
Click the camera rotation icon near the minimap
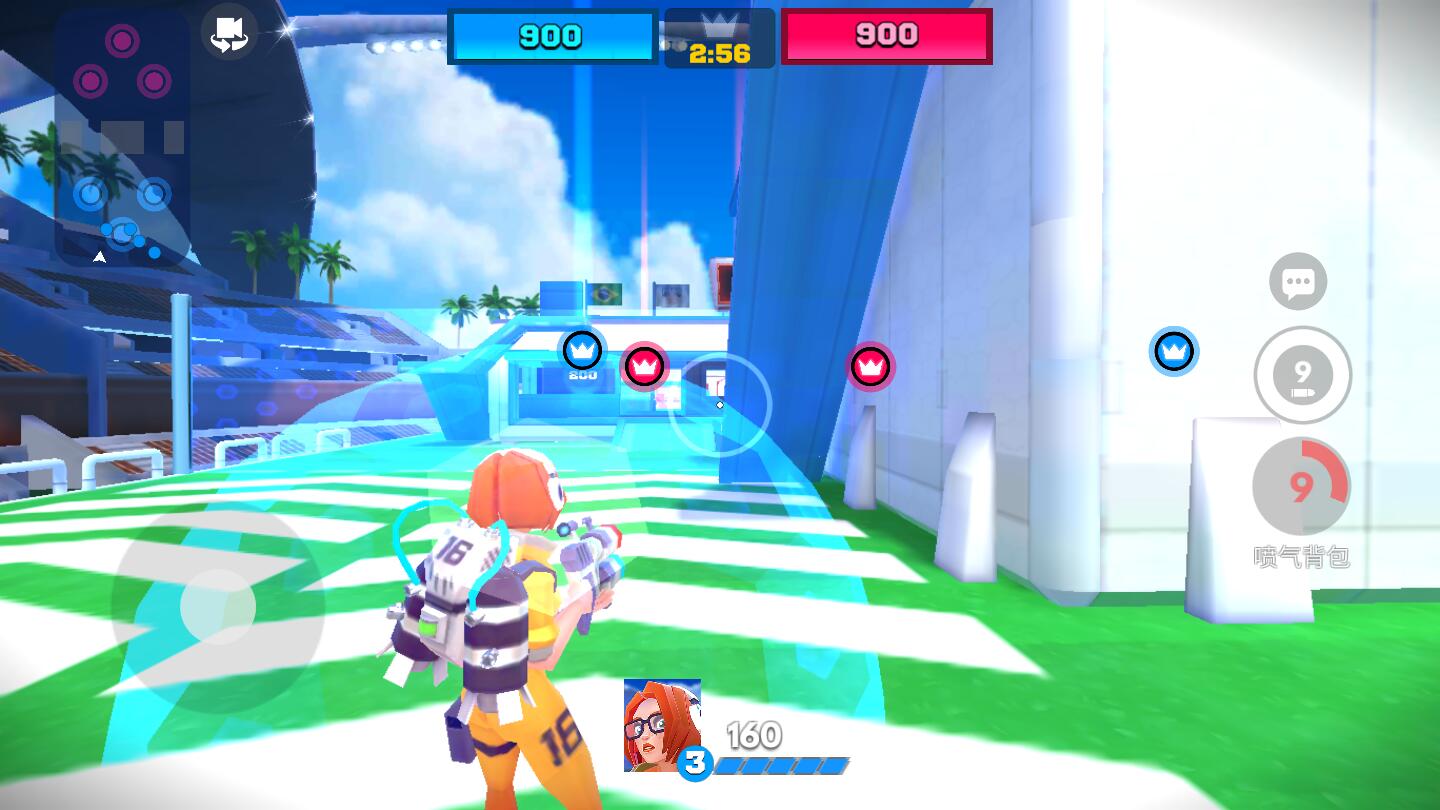(229, 33)
